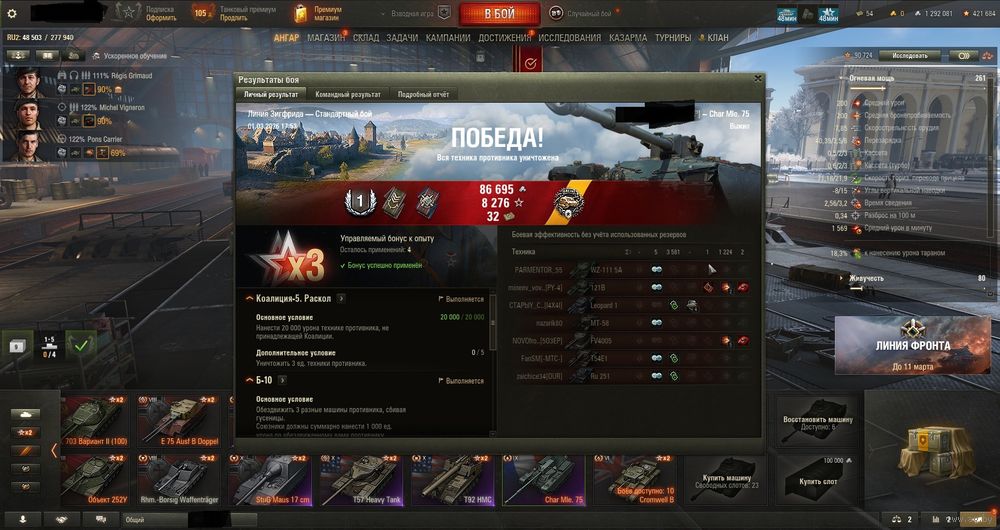The height and width of the screenshot is (530, 1000).
Task: Show the Личный результат tab
Action: (271, 94)
